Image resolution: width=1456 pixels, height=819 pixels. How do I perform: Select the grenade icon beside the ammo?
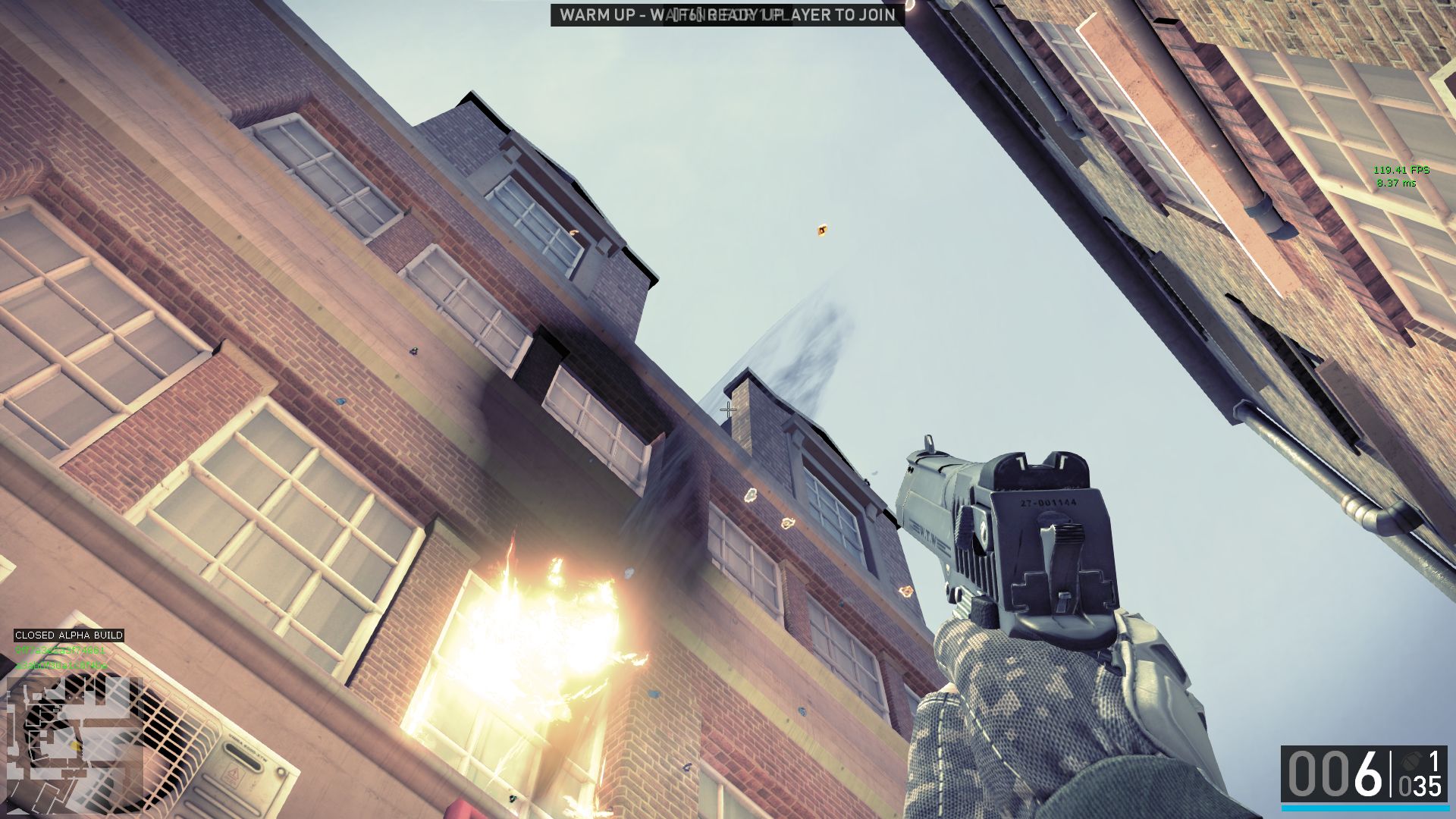(x=1410, y=760)
